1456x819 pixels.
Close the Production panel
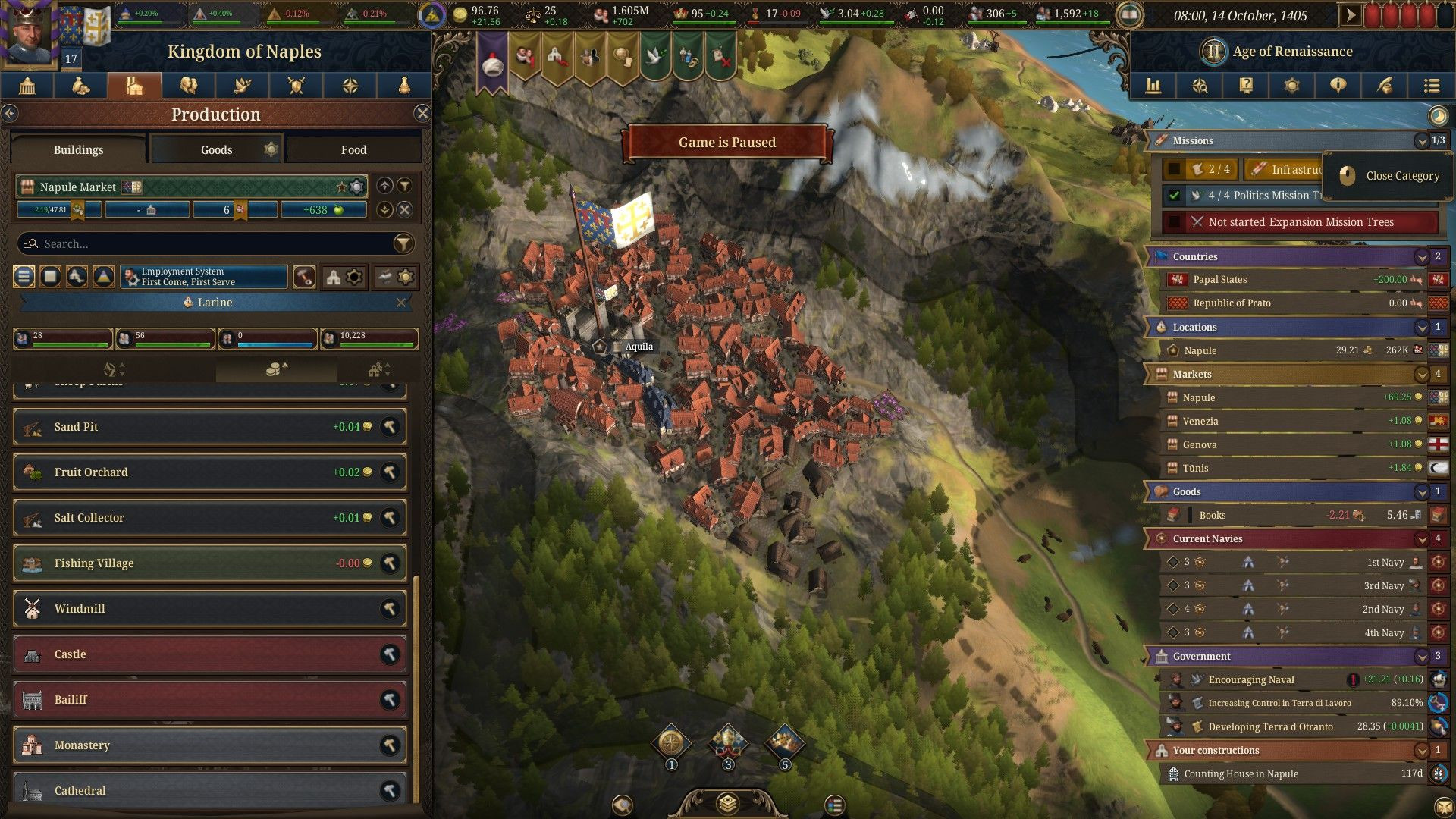[422, 114]
